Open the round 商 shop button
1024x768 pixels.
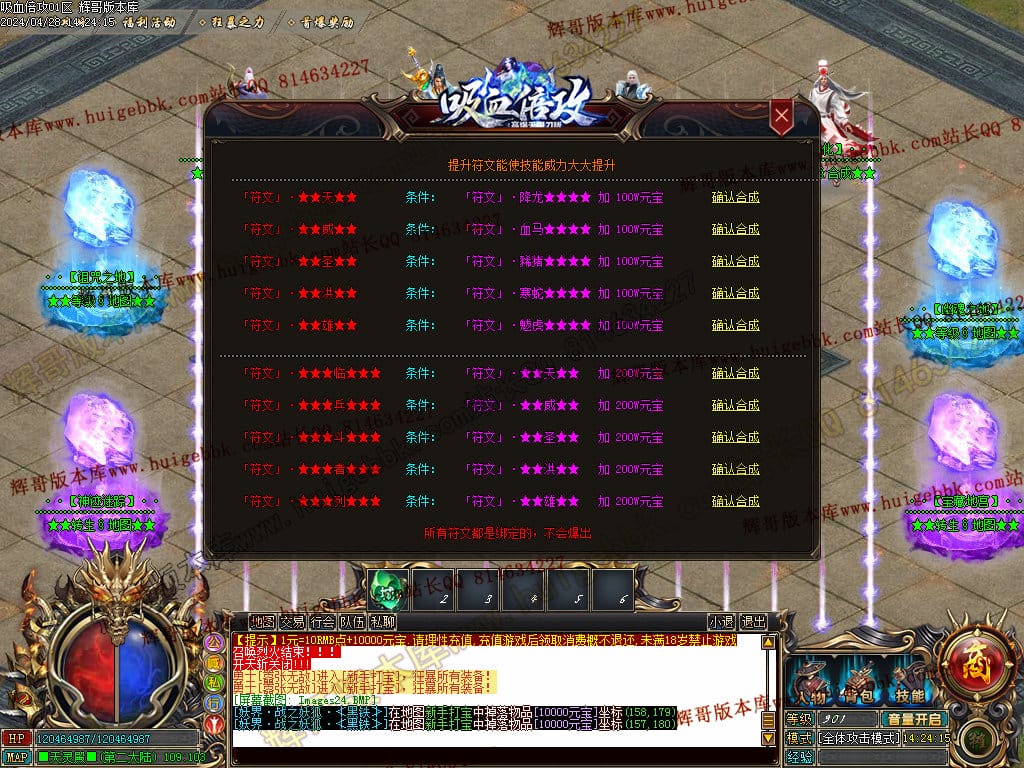(x=970, y=660)
